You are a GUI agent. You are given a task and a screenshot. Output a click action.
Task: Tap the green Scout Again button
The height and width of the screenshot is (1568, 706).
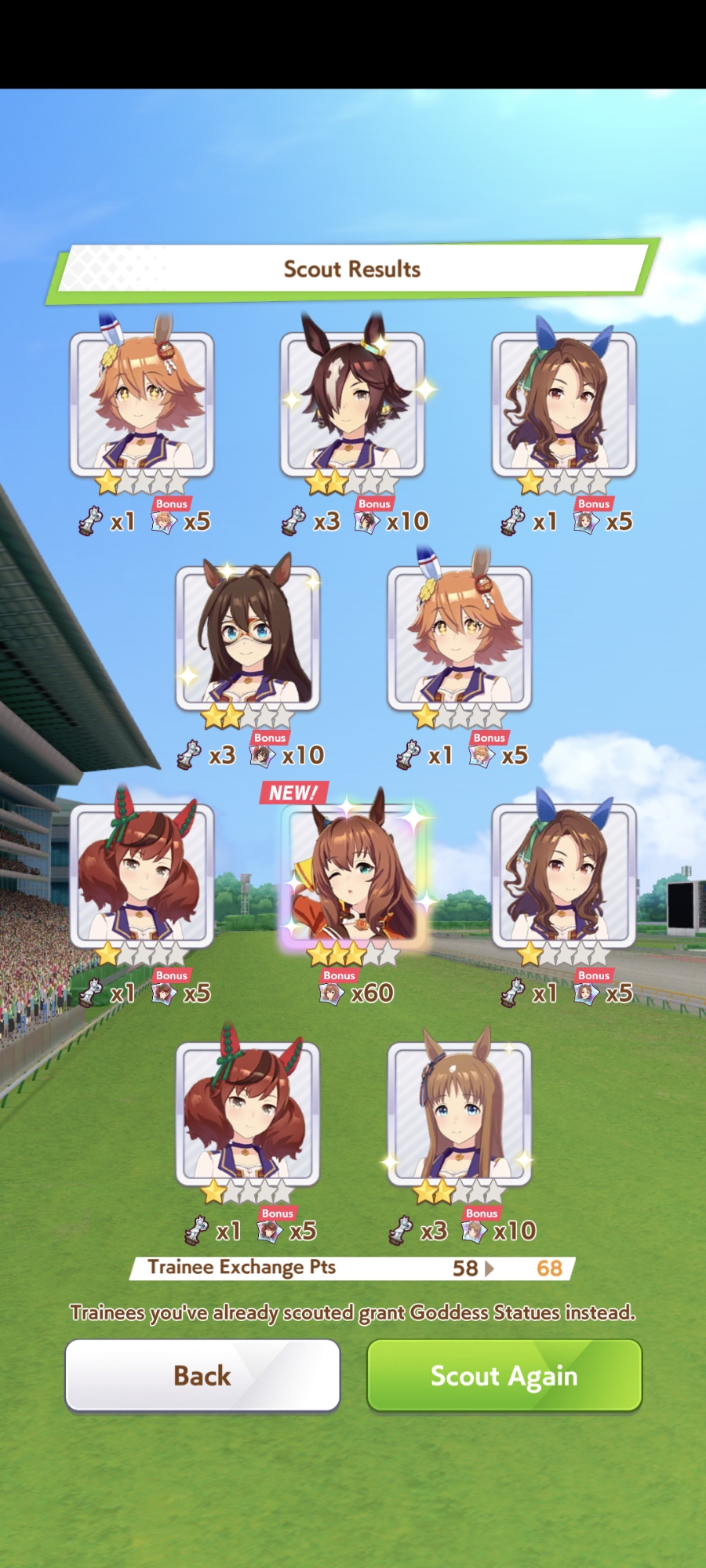pyautogui.click(x=504, y=1375)
